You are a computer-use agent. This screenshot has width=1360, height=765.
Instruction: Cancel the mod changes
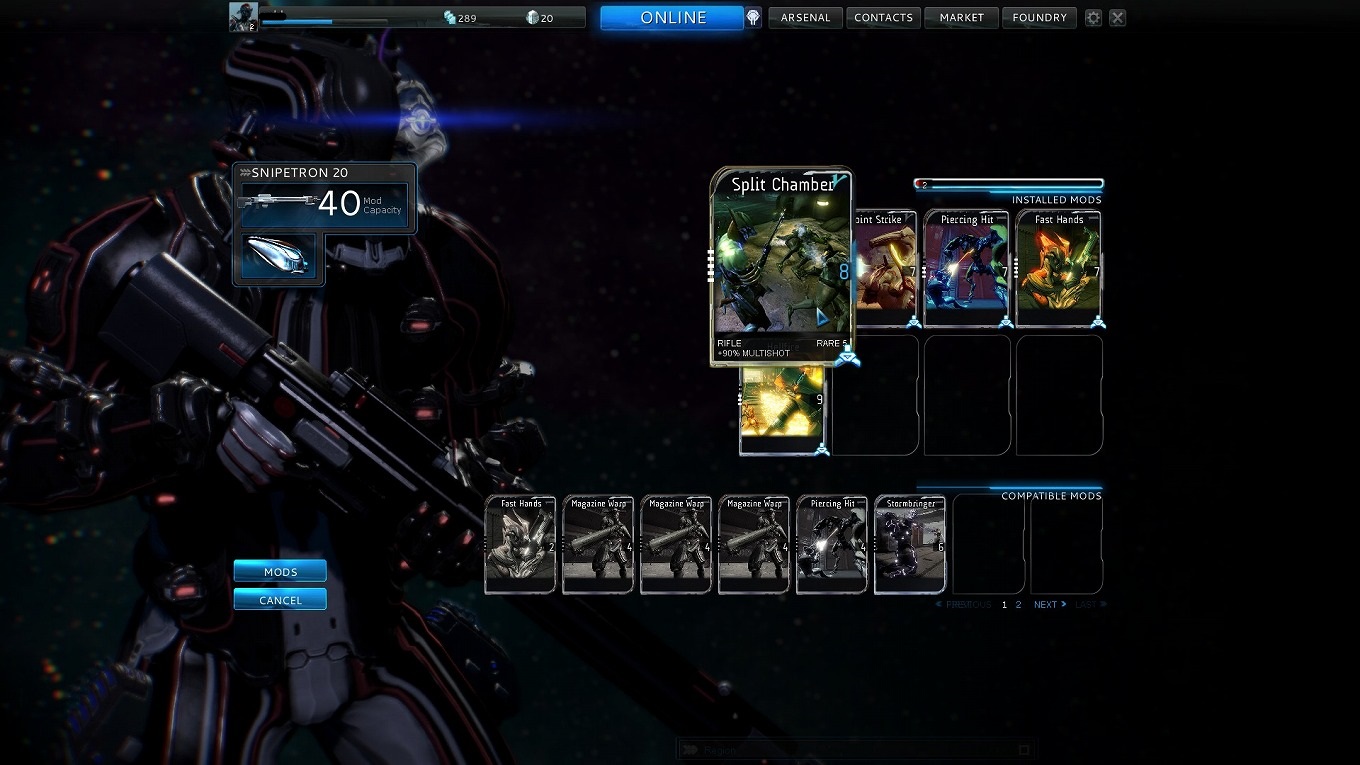[280, 600]
